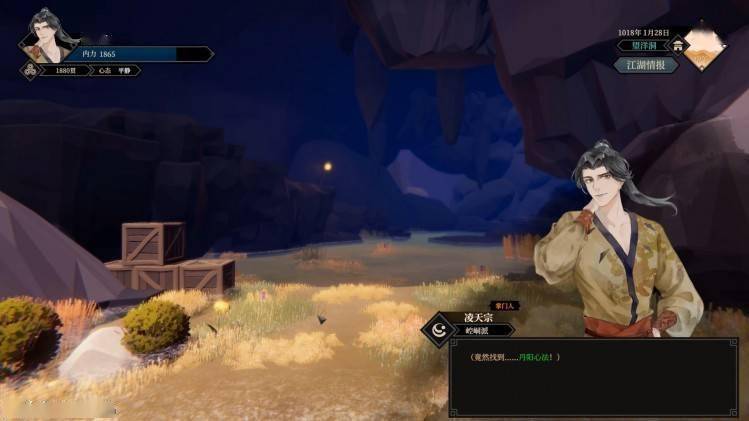The width and height of the screenshot is (749, 421).
Task: Click the triple-coin money icon
Action: 29,71
